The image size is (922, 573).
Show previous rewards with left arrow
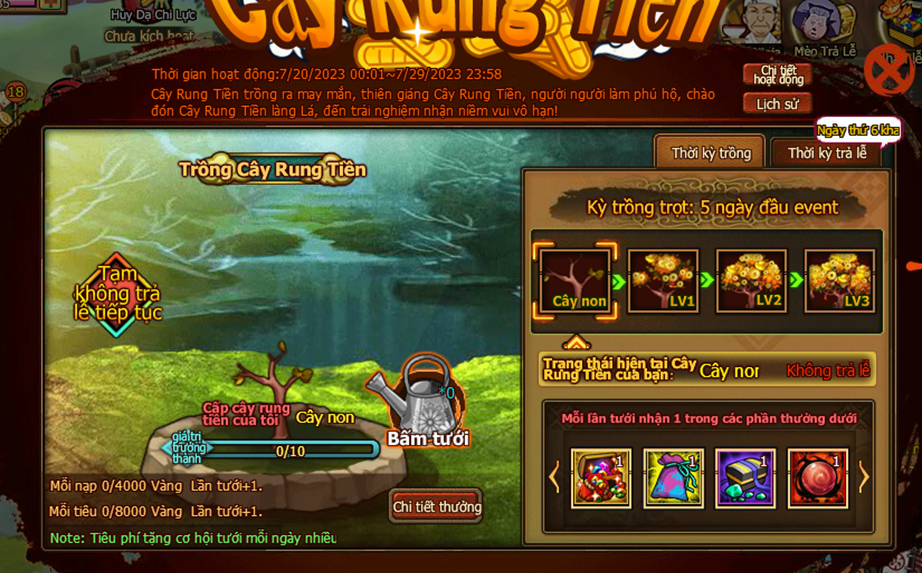click(555, 478)
